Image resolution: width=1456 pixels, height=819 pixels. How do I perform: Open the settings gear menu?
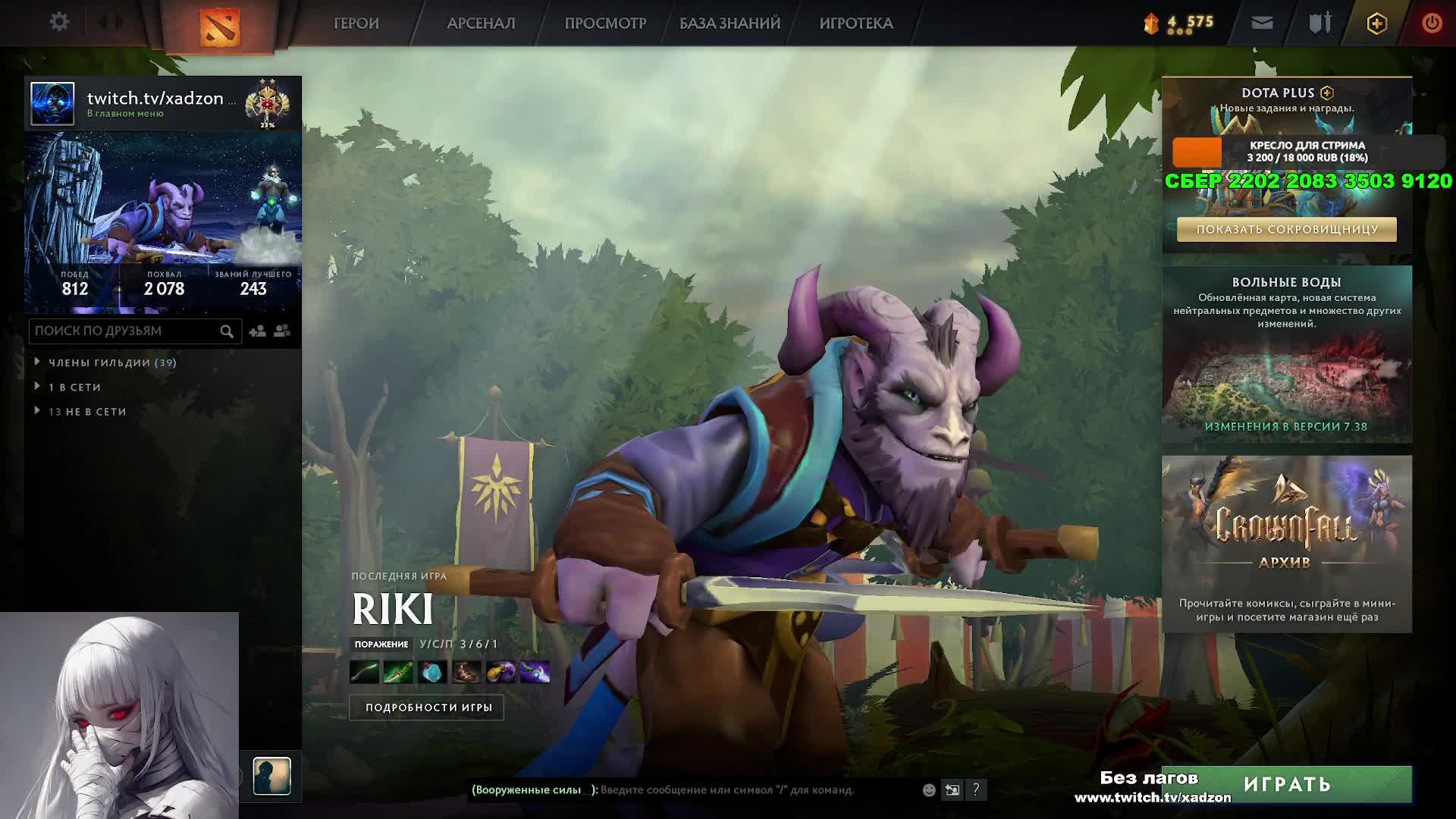pyautogui.click(x=59, y=22)
